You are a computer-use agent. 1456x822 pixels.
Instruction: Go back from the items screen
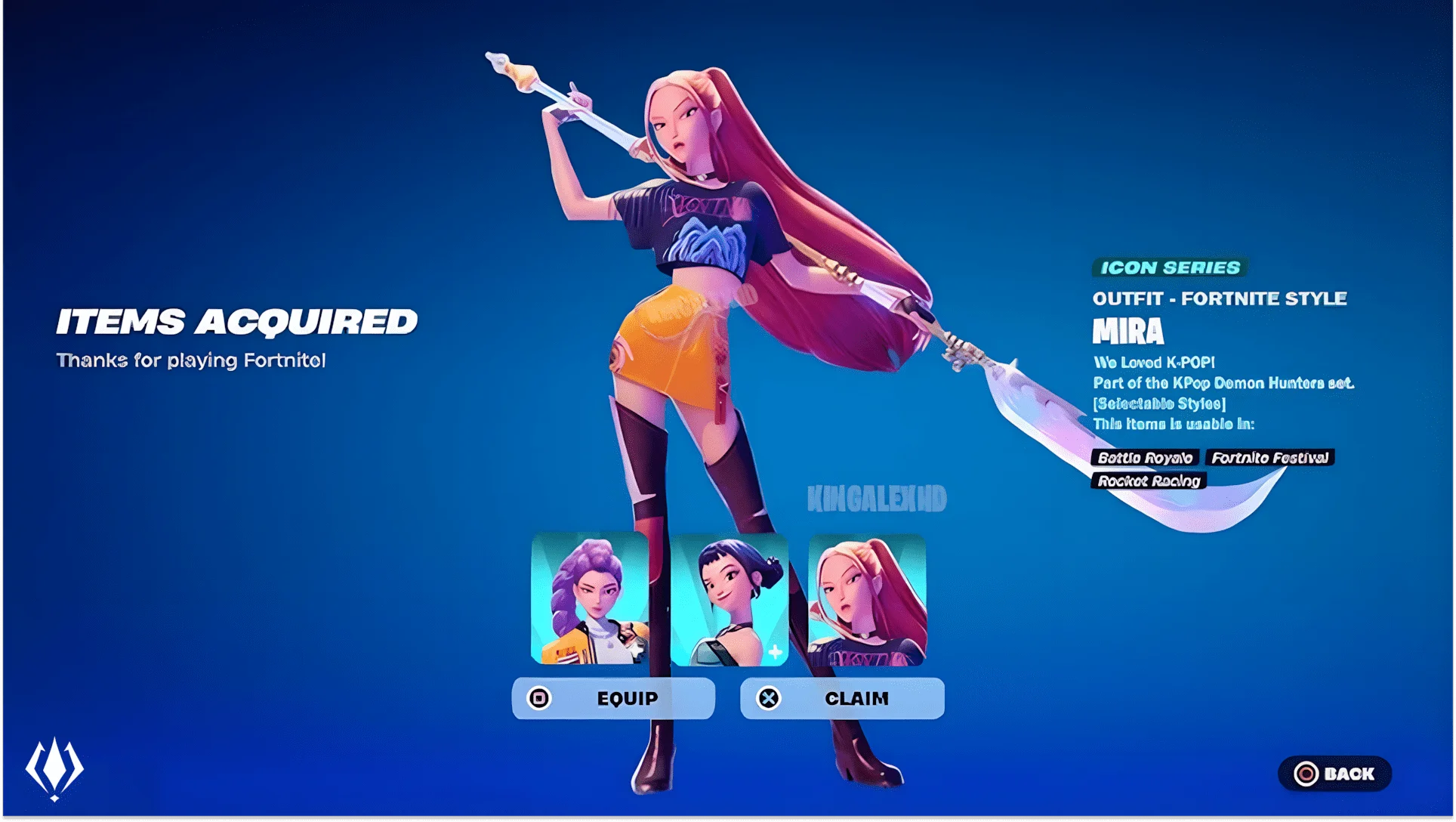click(1334, 774)
